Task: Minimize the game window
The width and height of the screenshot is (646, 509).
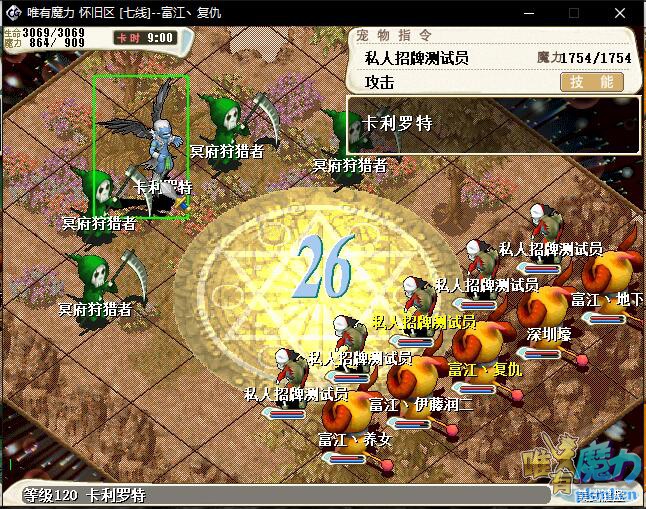Action: pyautogui.click(x=527, y=13)
